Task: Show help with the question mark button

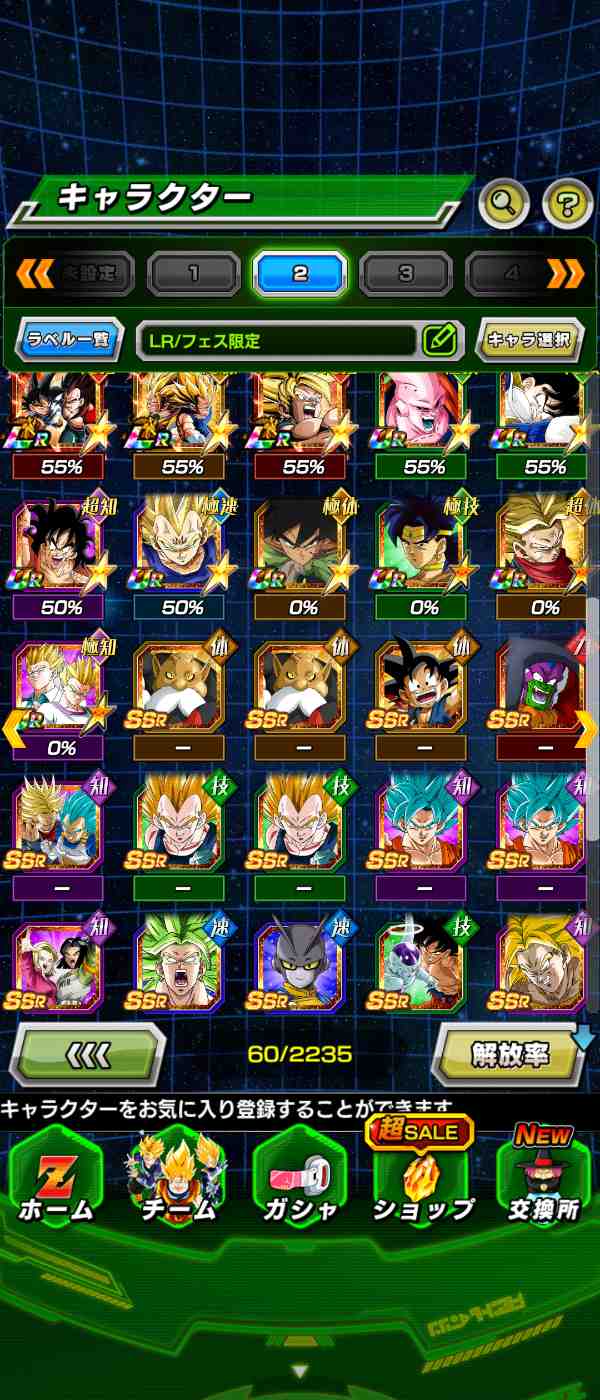Action: tap(567, 204)
